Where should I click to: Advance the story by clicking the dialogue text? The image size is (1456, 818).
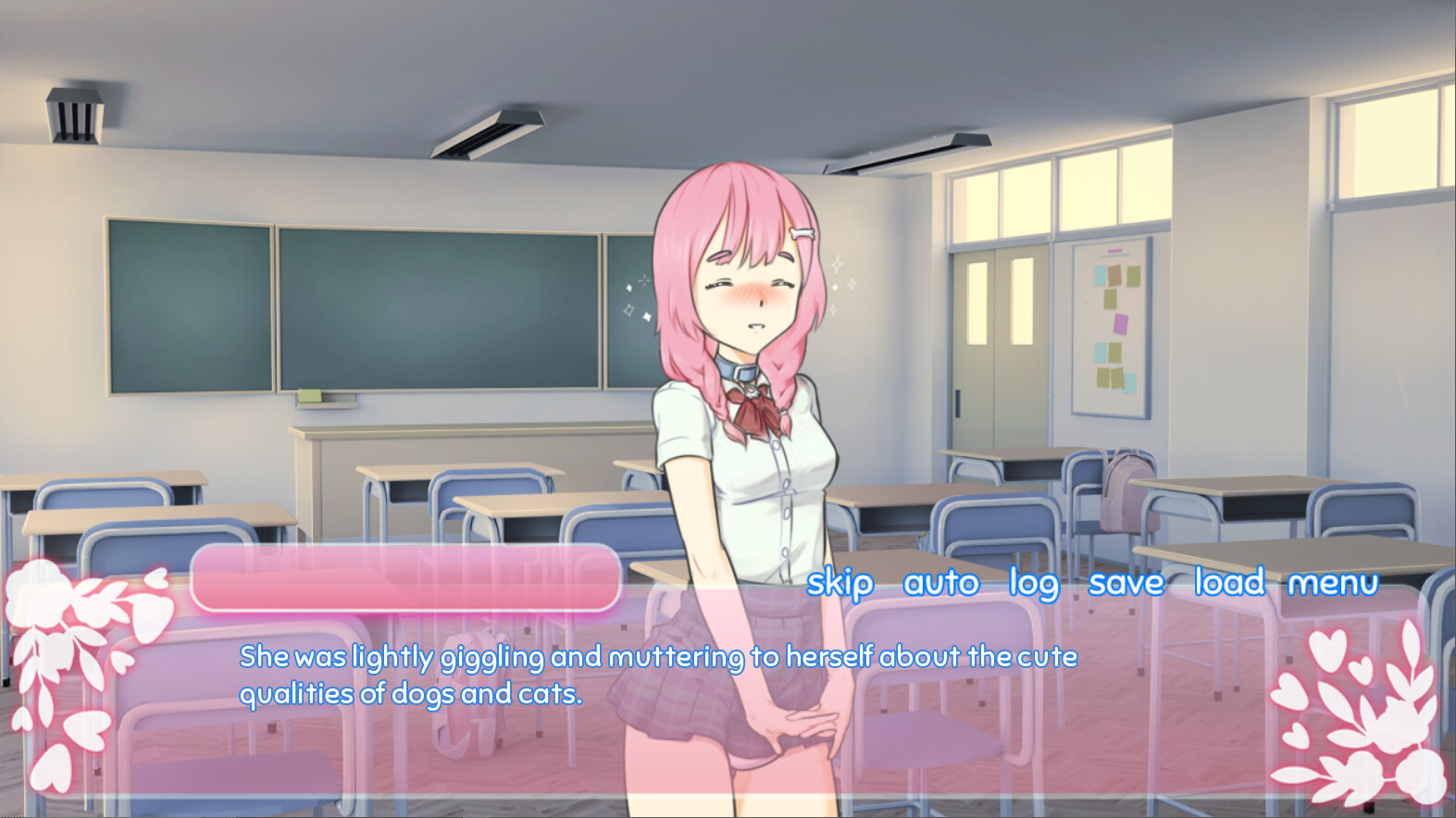tap(657, 674)
